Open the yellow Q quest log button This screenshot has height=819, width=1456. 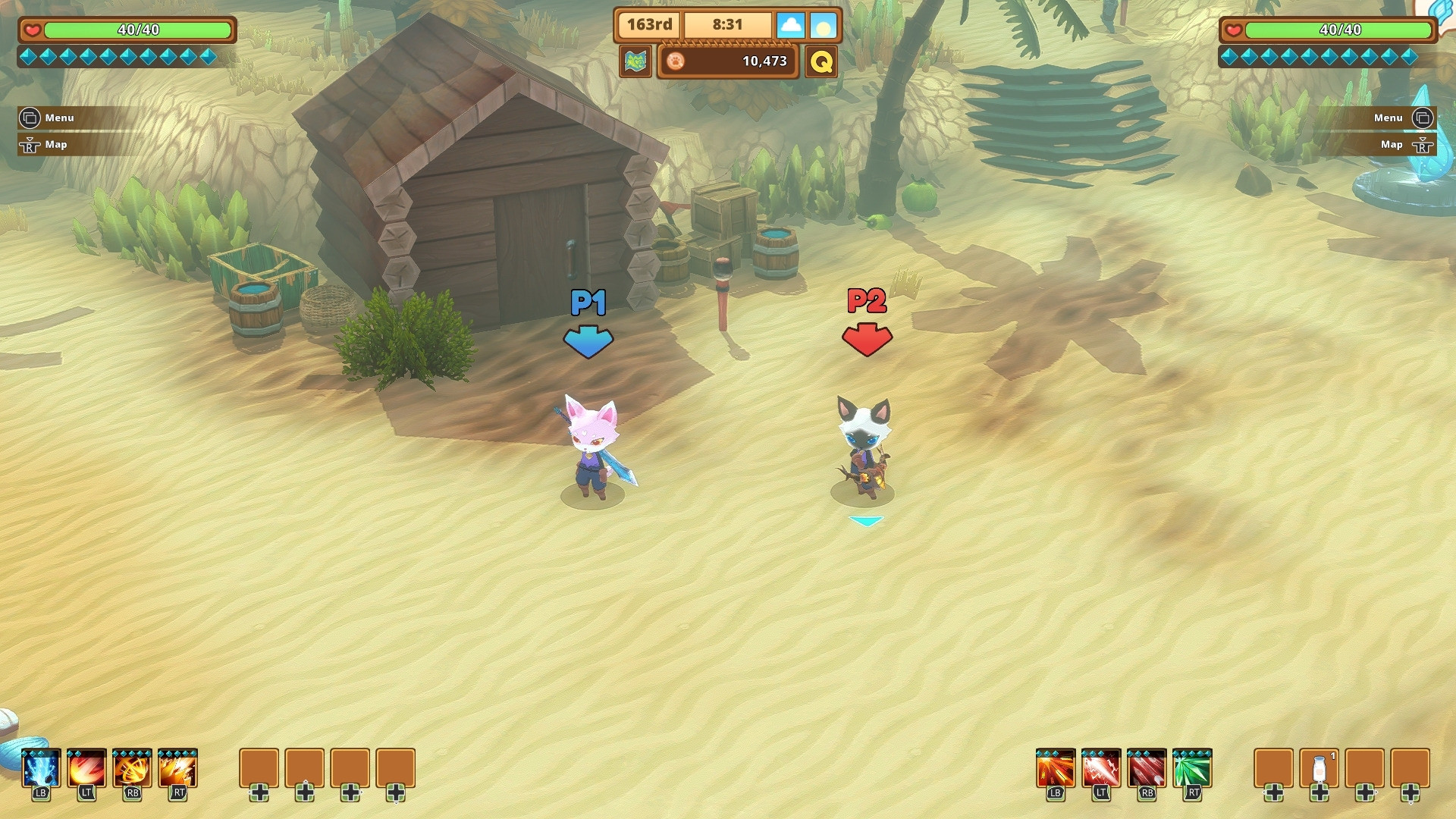pyautogui.click(x=821, y=61)
